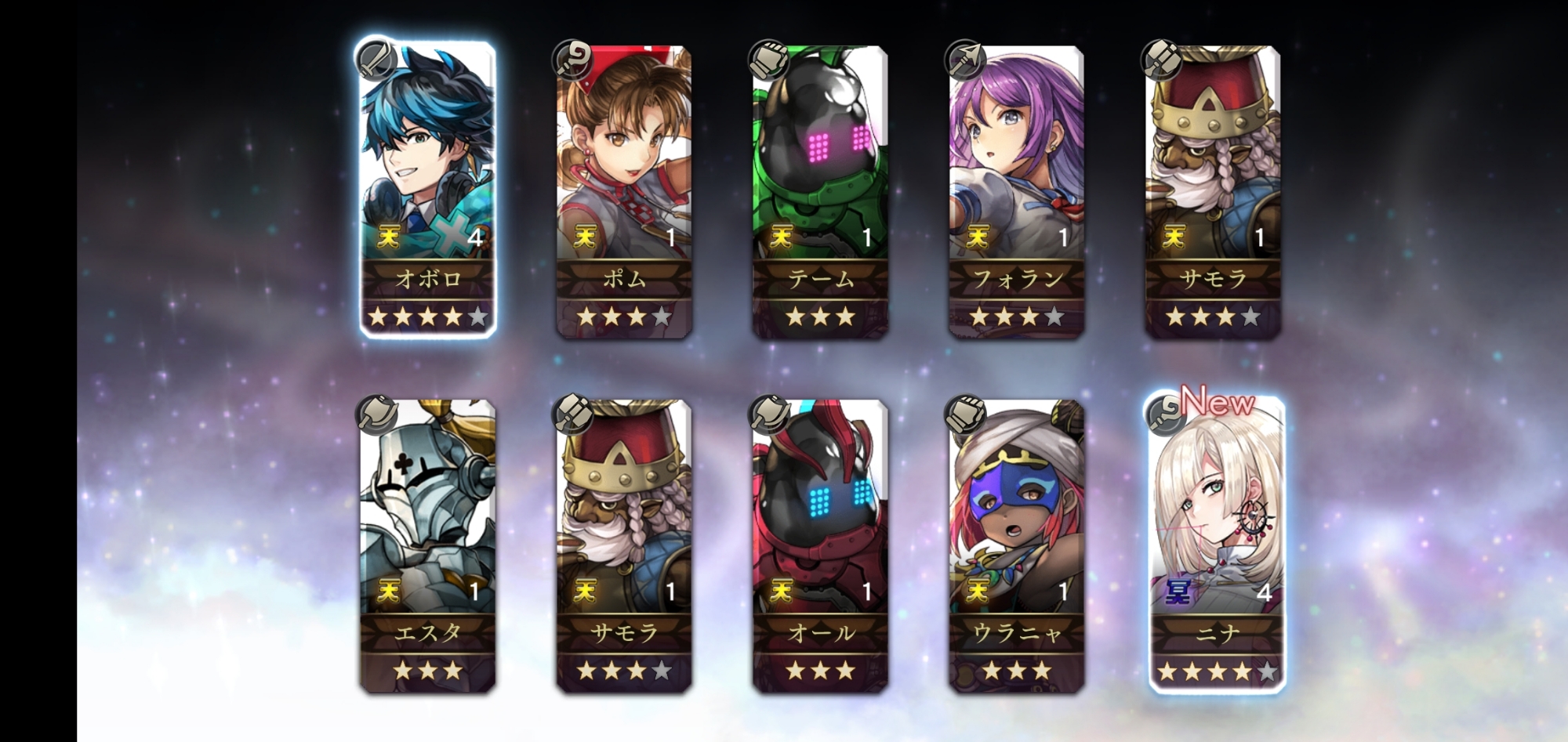The height and width of the screenshot is (742, 1568).
Task: View the masked ウラニャ character card
Action: [1016, 545]
